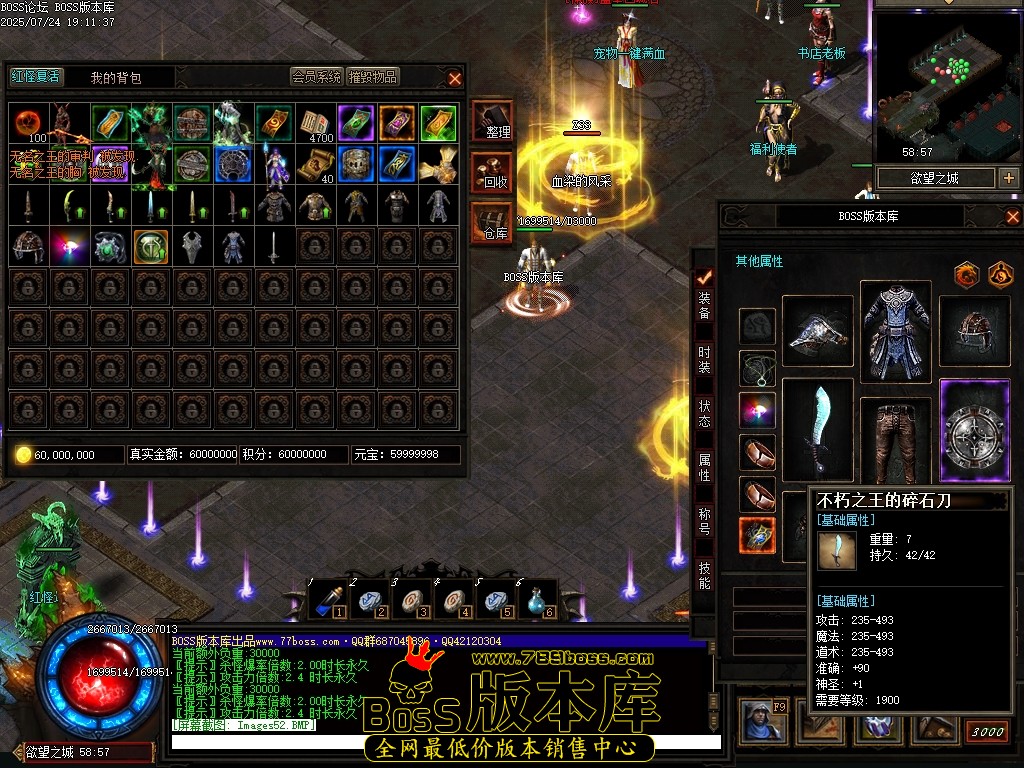Select the book item with 4700 count
This screenshot has height=768, width=1024.
click(x=315, y=123)
